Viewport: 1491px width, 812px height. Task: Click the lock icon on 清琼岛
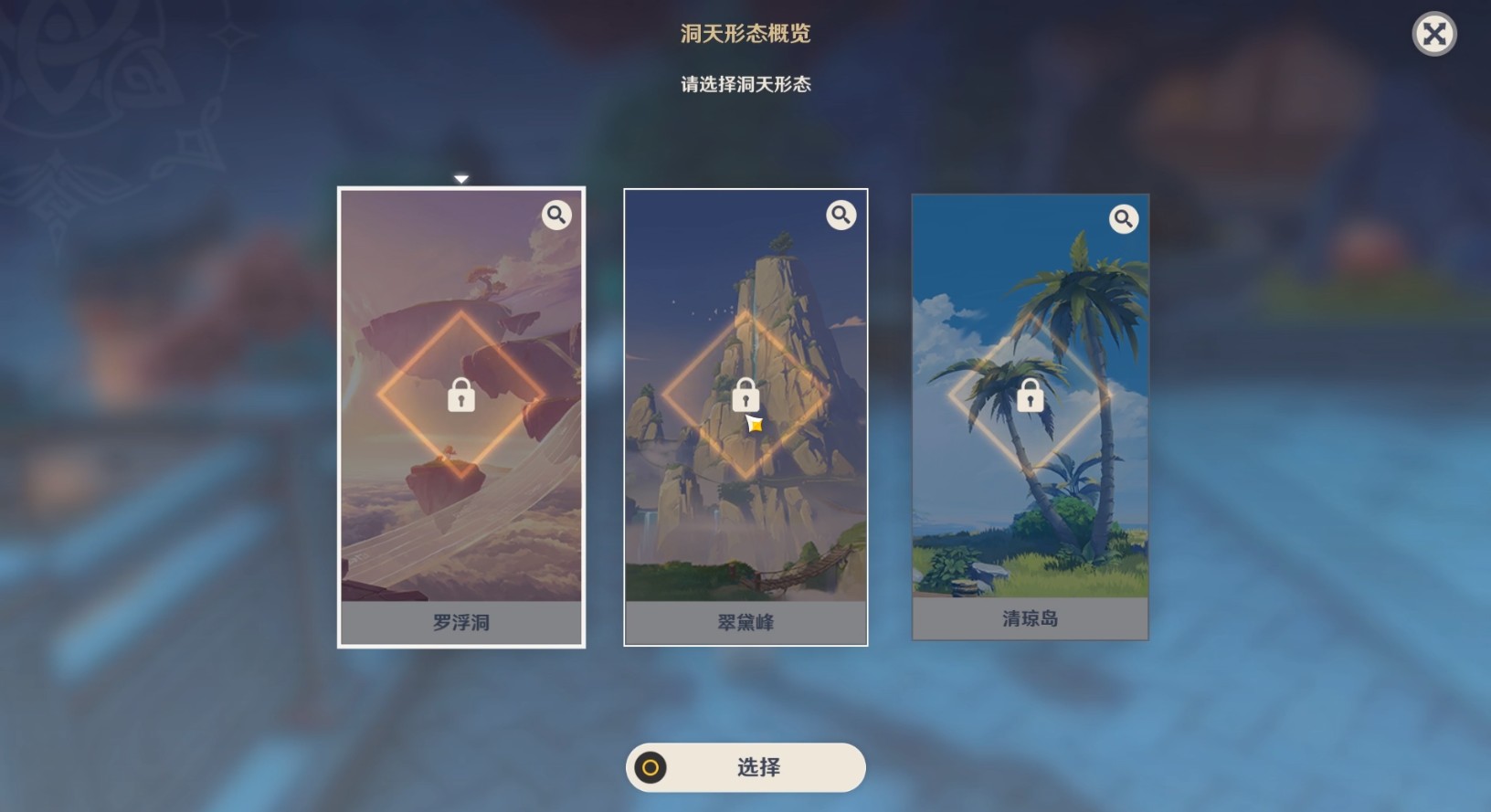[1031, 396]
